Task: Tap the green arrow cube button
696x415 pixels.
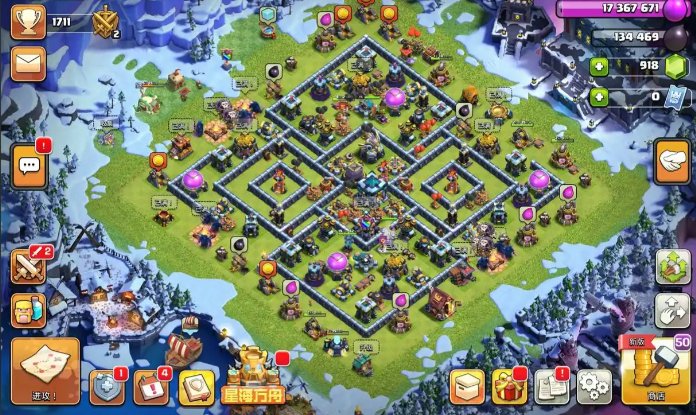Action: [673, 267]
